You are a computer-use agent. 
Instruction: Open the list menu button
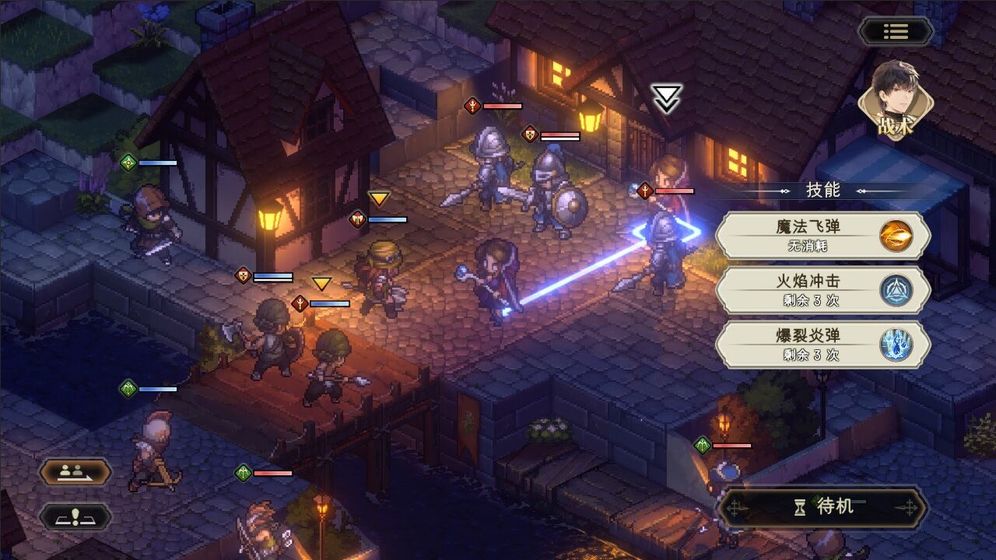click(895, 31)
